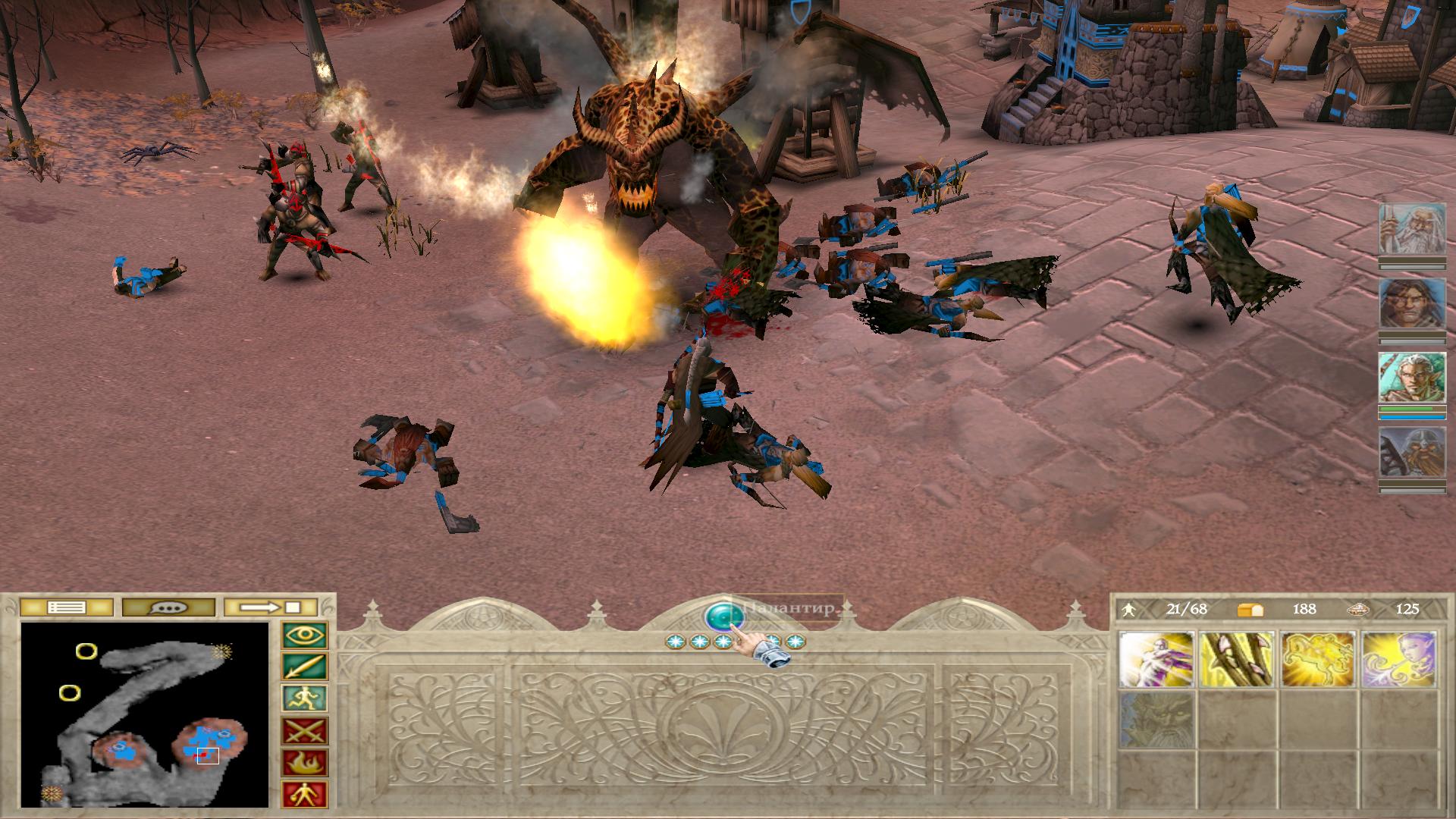Open the objectives list button
The width and height of the screenshot is (1456, 819).
point(66,607)
